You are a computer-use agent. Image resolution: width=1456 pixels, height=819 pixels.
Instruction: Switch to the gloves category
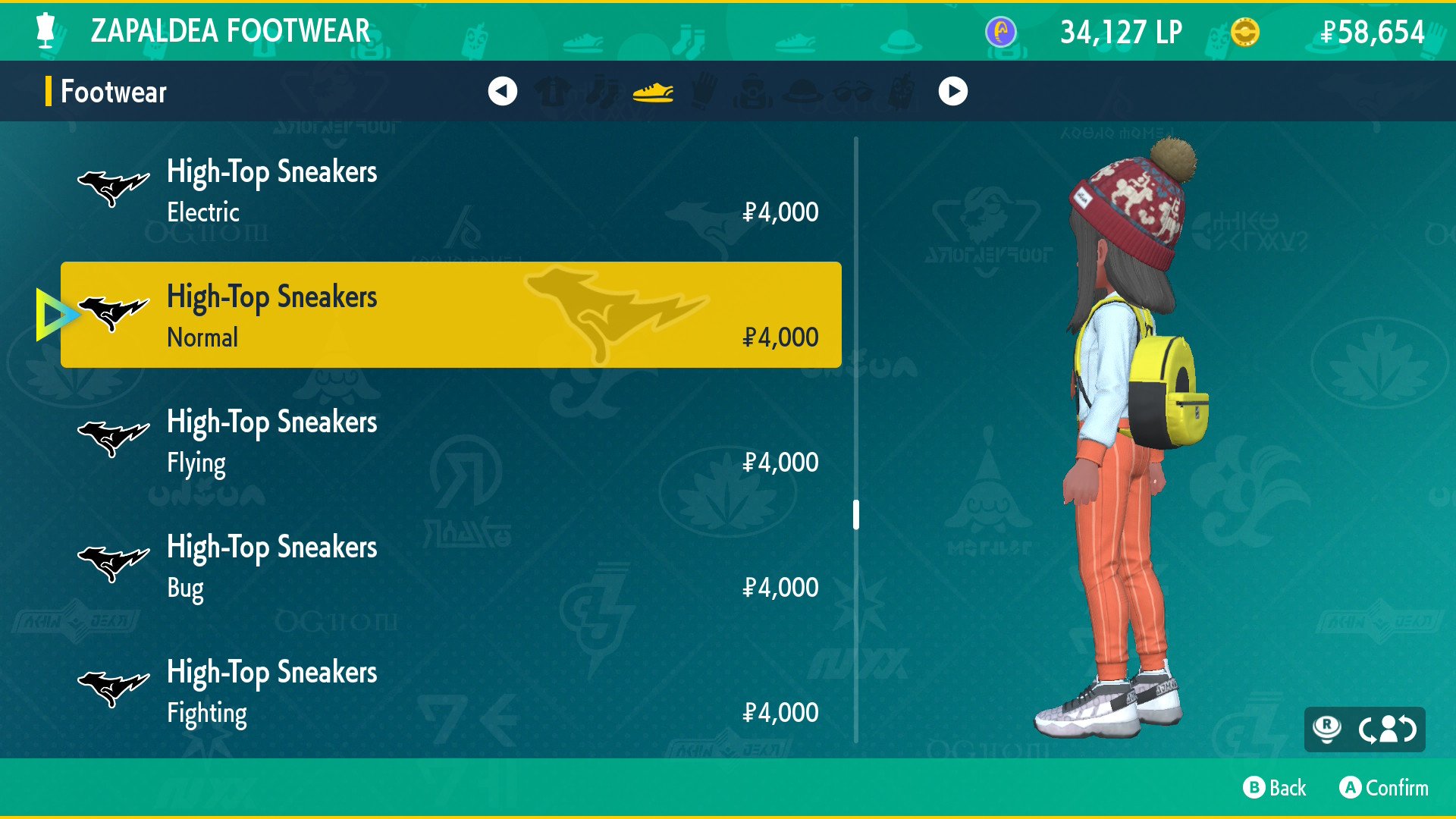point(703,92)
